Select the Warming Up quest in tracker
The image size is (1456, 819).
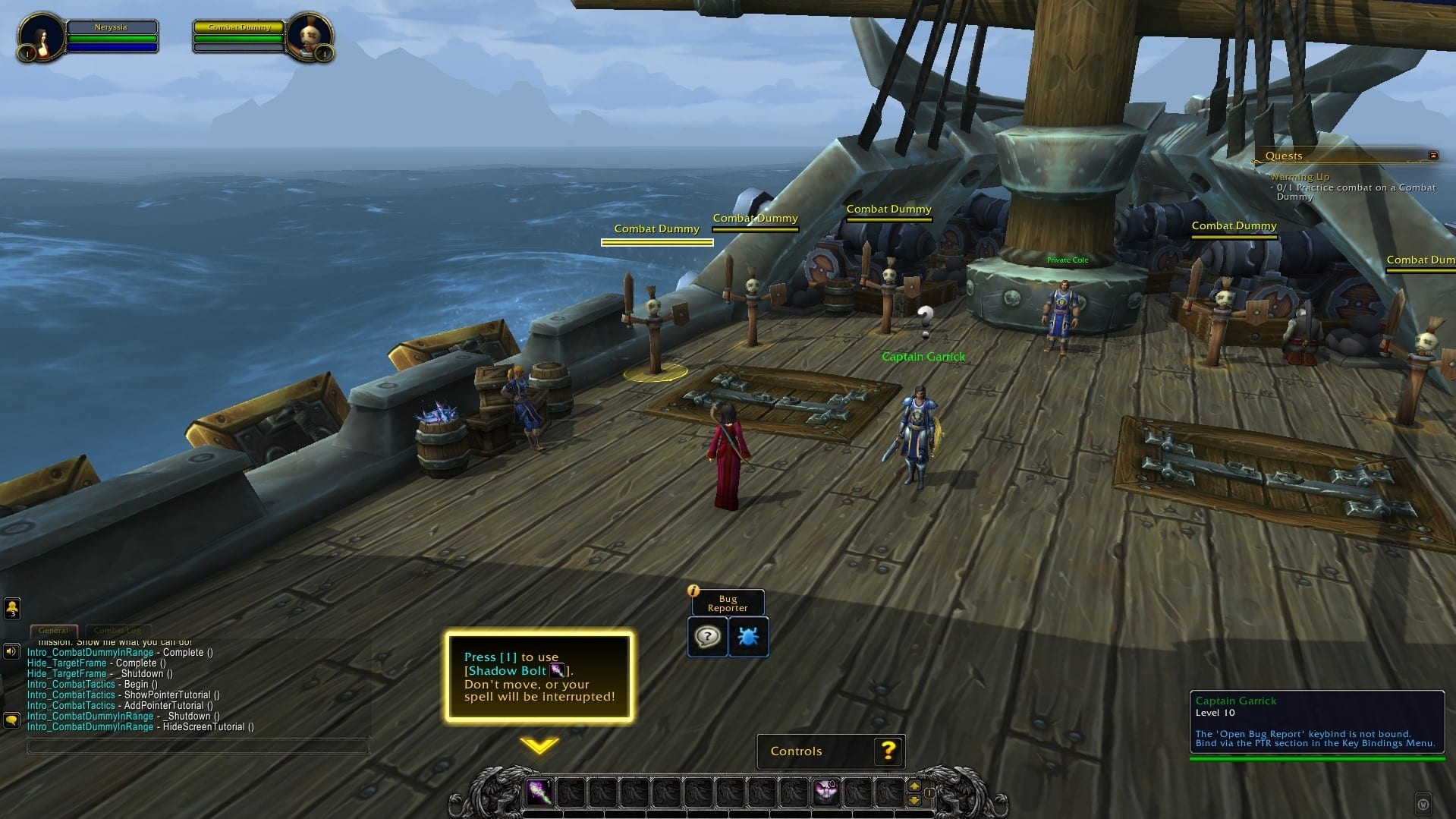coord(1300,177)
